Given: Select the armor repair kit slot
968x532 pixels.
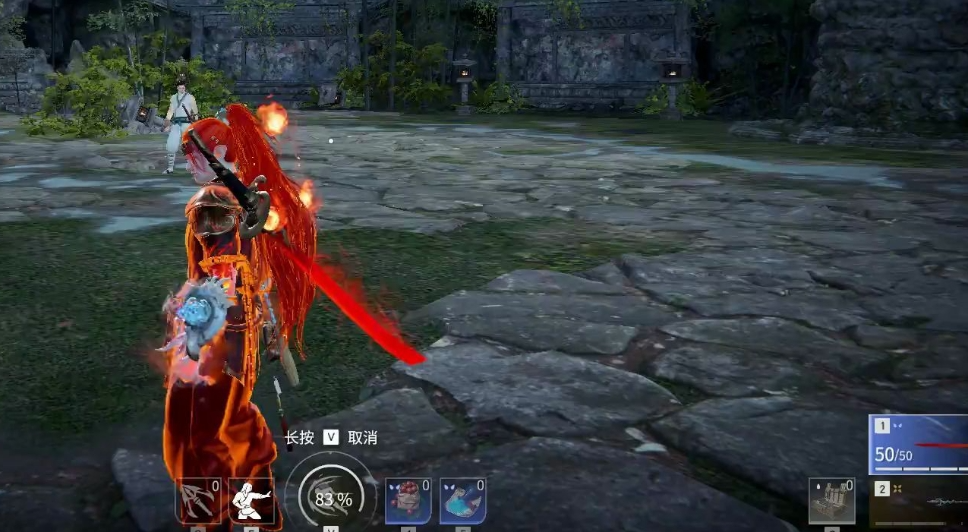Looking at the screenshot, I should [831, 500].
